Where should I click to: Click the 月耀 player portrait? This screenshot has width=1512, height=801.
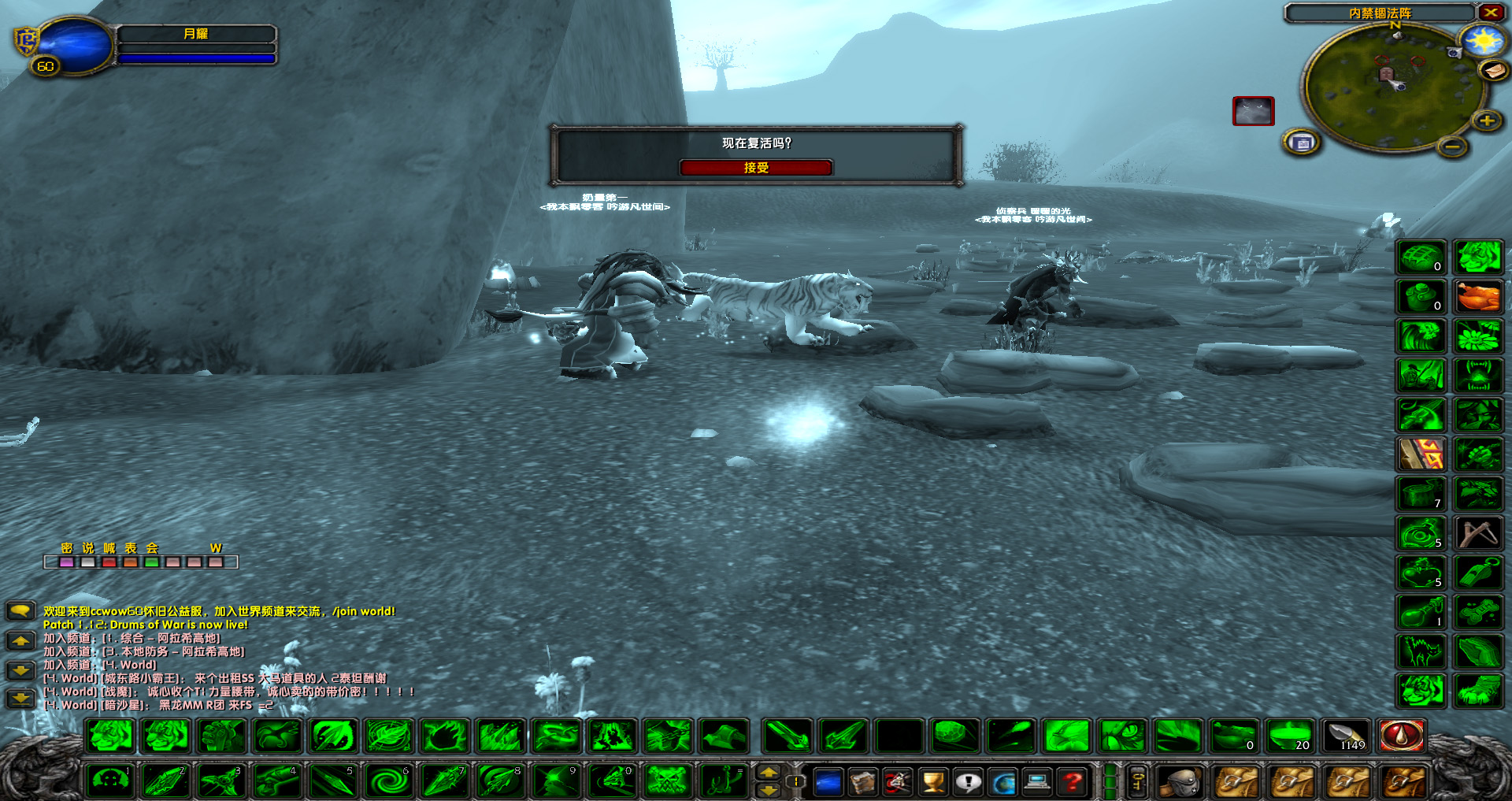pos(75,45)
